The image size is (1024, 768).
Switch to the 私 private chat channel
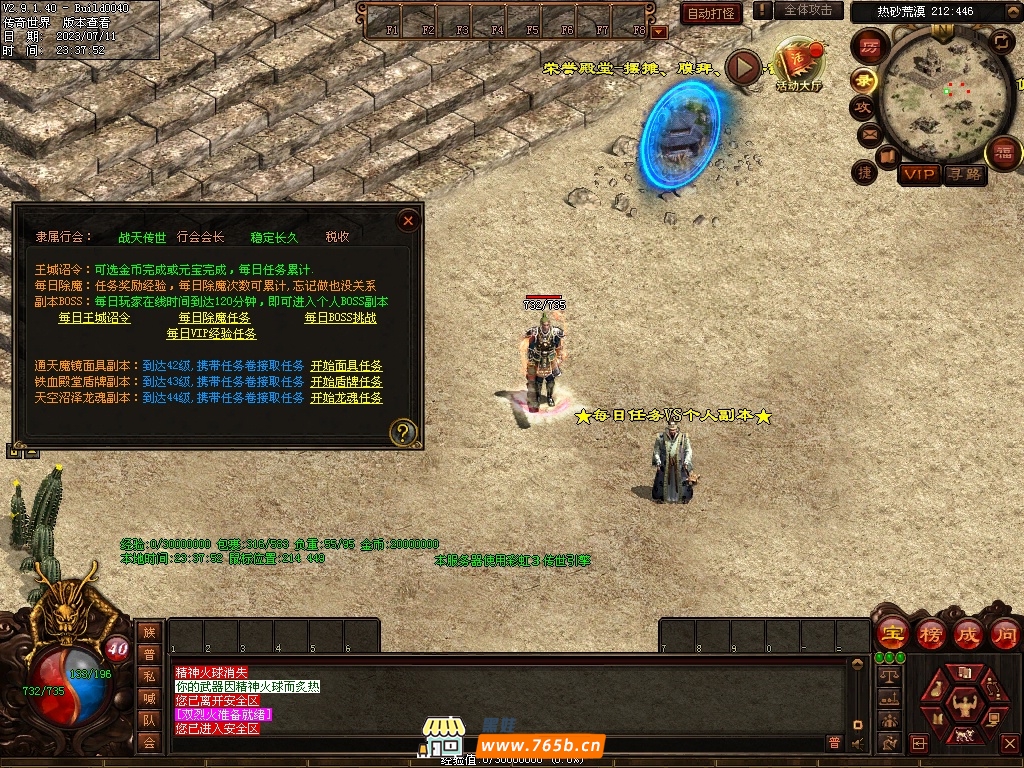click(x=149, y=675)
